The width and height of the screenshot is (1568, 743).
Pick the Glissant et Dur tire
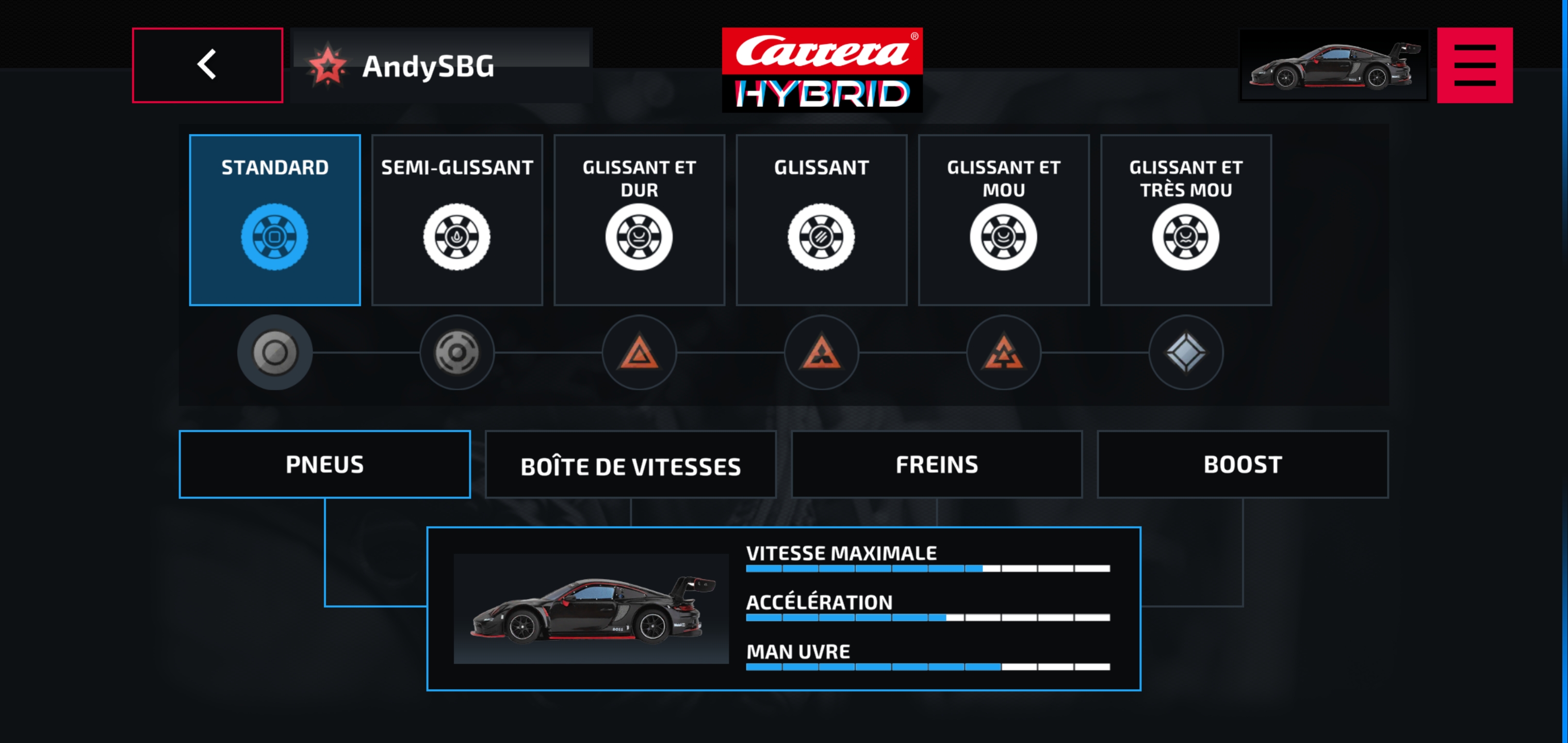[639, 219]
